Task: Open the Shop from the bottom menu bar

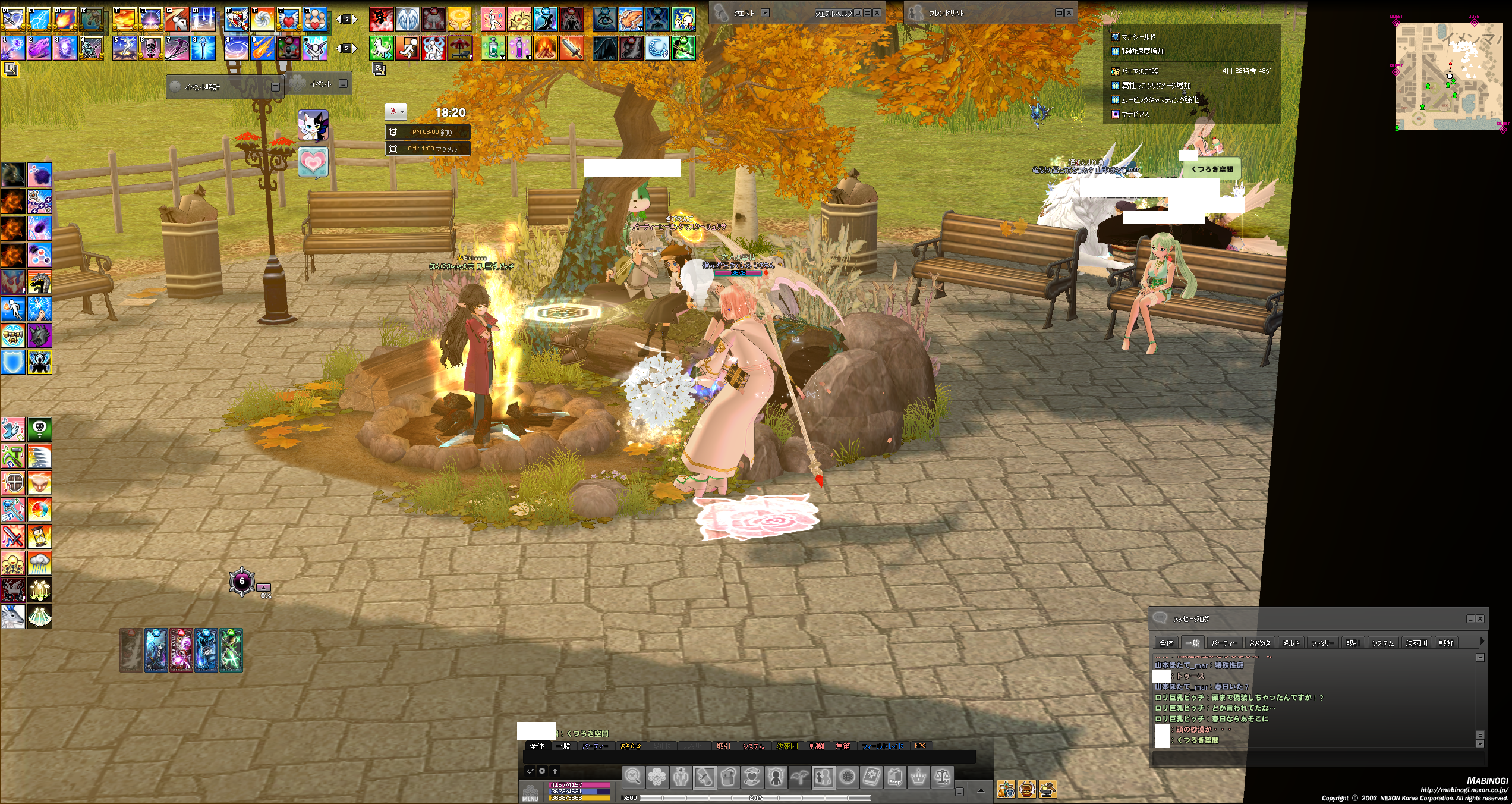Action: [894, 778]
